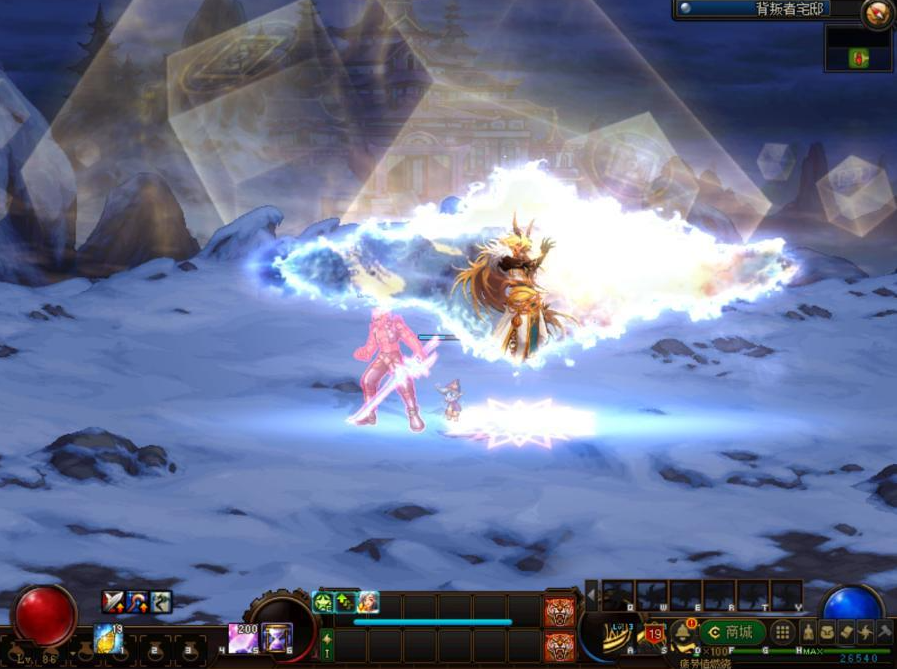Viewport: 897px width, 669px height.
Task: Click the character portrait buff icon
Action: pyautogui.click(x=368, y=602)
